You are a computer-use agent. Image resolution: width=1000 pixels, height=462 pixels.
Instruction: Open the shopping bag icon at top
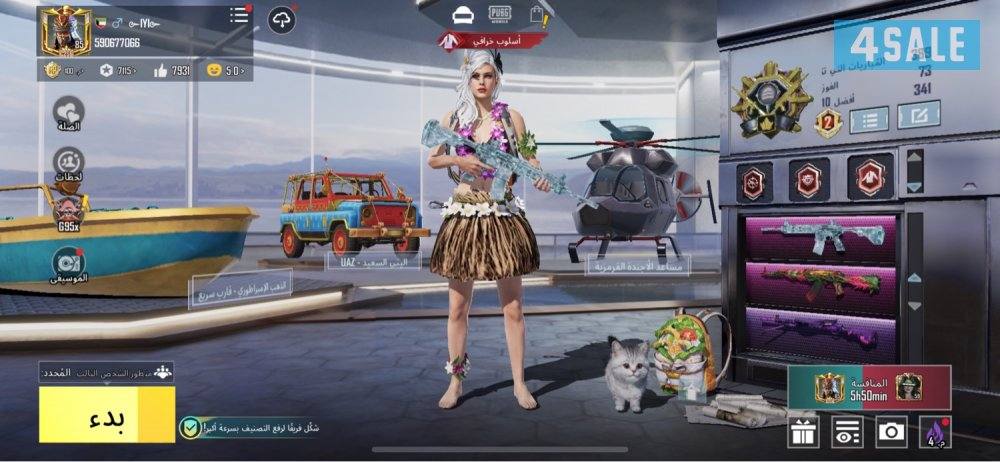click(x=539, y=14)
